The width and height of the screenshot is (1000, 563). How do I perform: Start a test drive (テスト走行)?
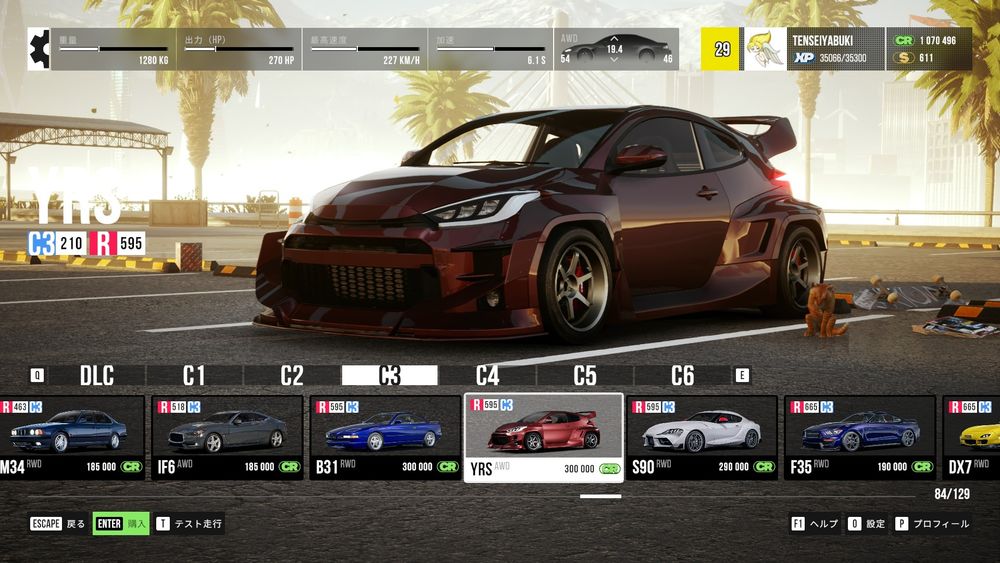(x=190, y=523)
